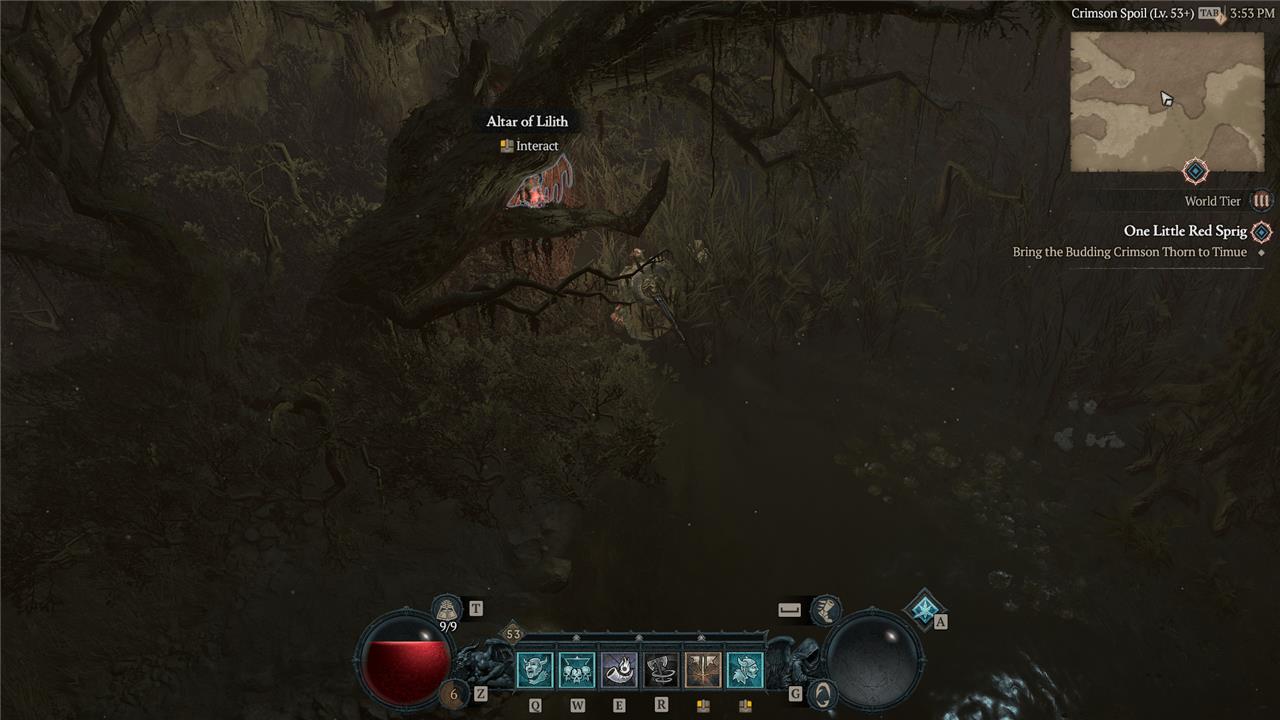Activate the evade boot icon

click(825, 609)
